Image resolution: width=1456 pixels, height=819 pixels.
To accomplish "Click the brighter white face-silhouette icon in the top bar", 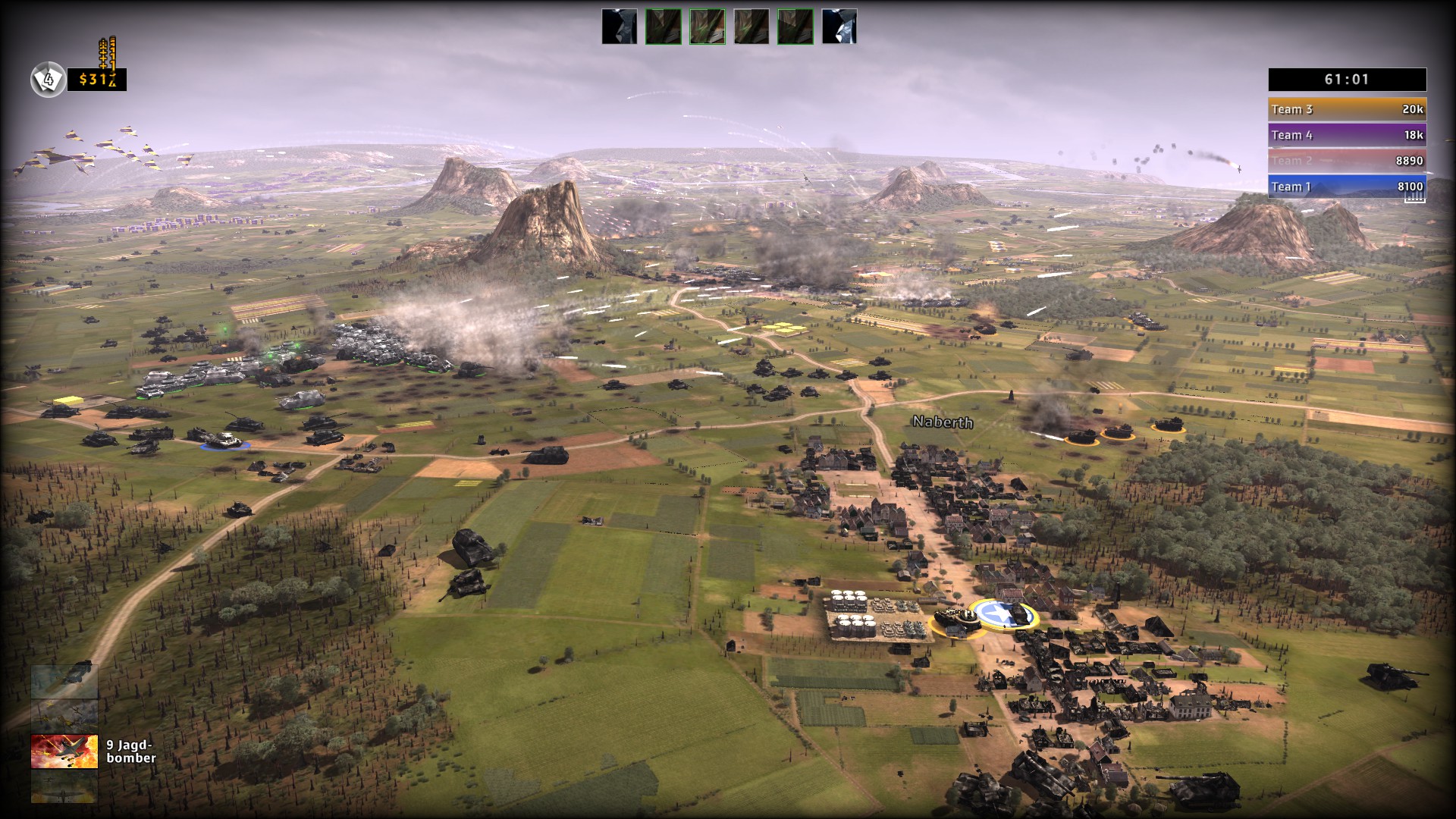I will click(839, 27).
